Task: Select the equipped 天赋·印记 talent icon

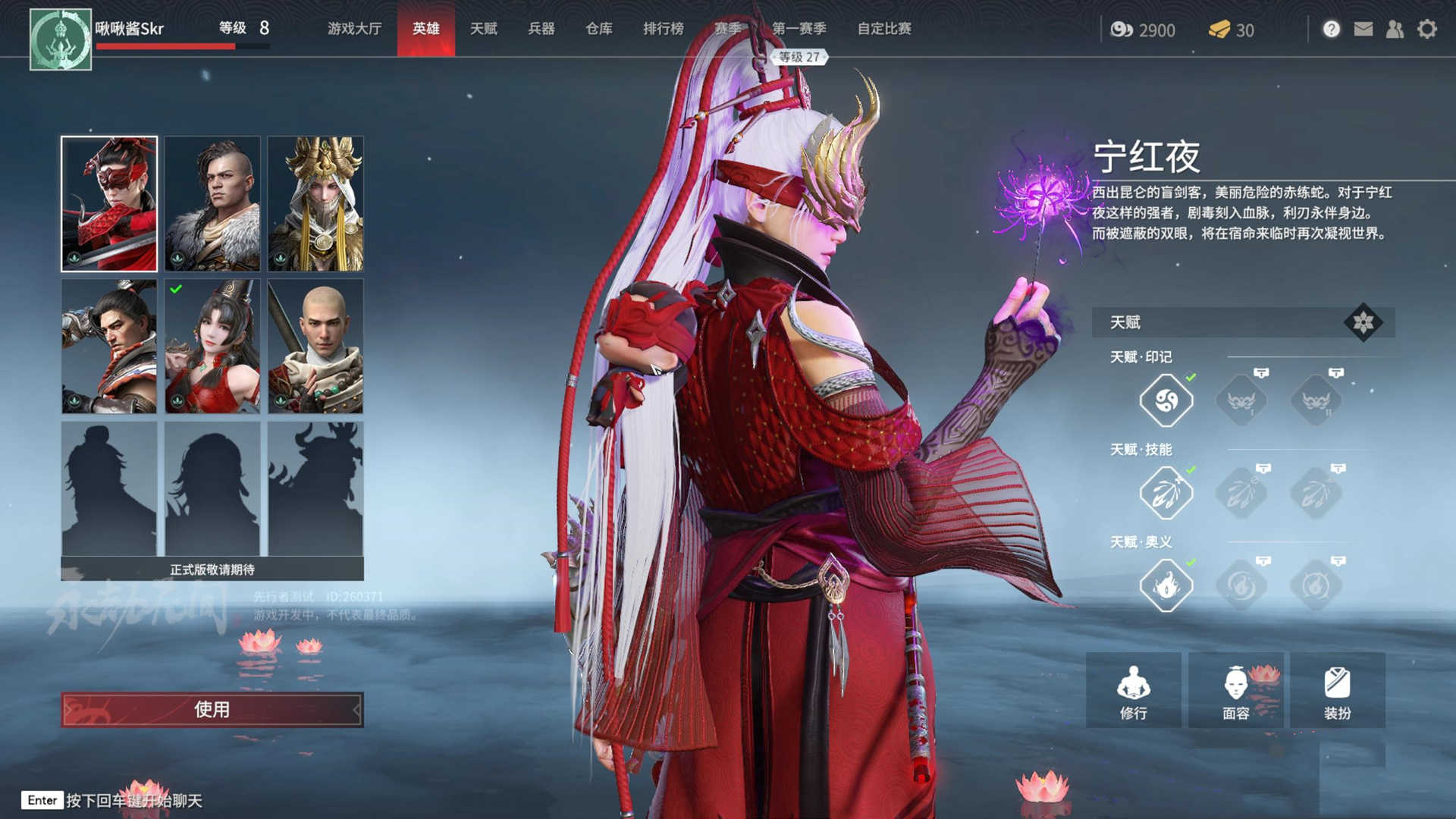Action: click(1166, 400)
